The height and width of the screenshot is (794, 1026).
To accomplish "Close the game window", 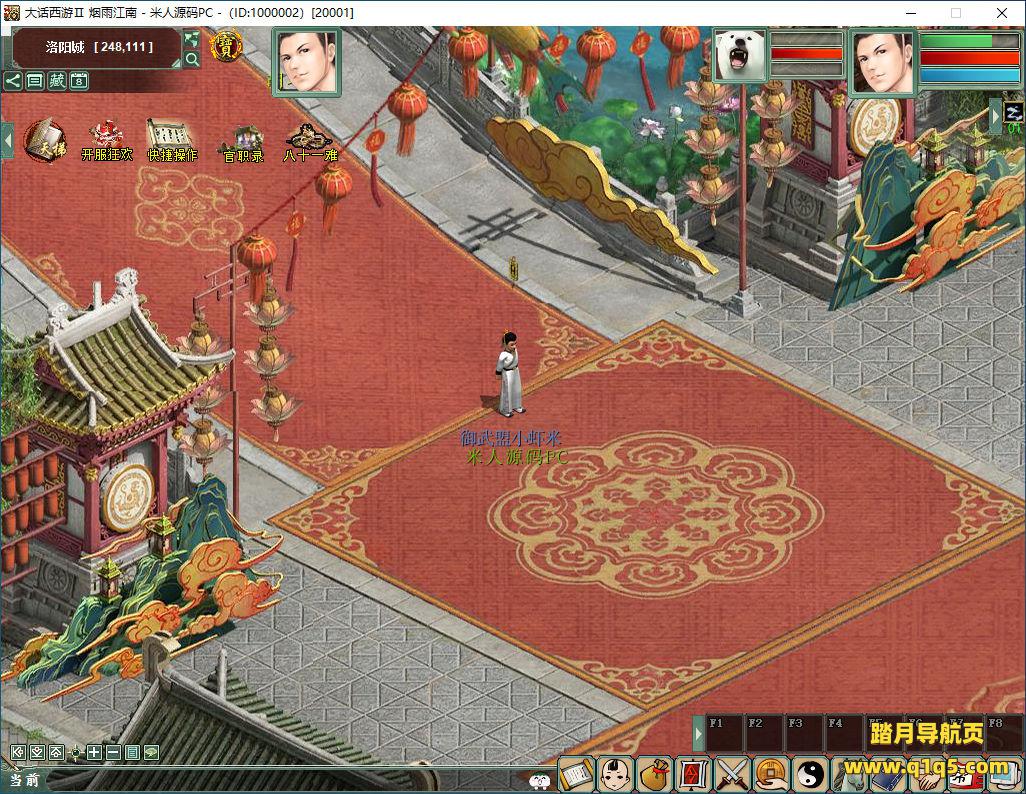I will coord(1001,13).
